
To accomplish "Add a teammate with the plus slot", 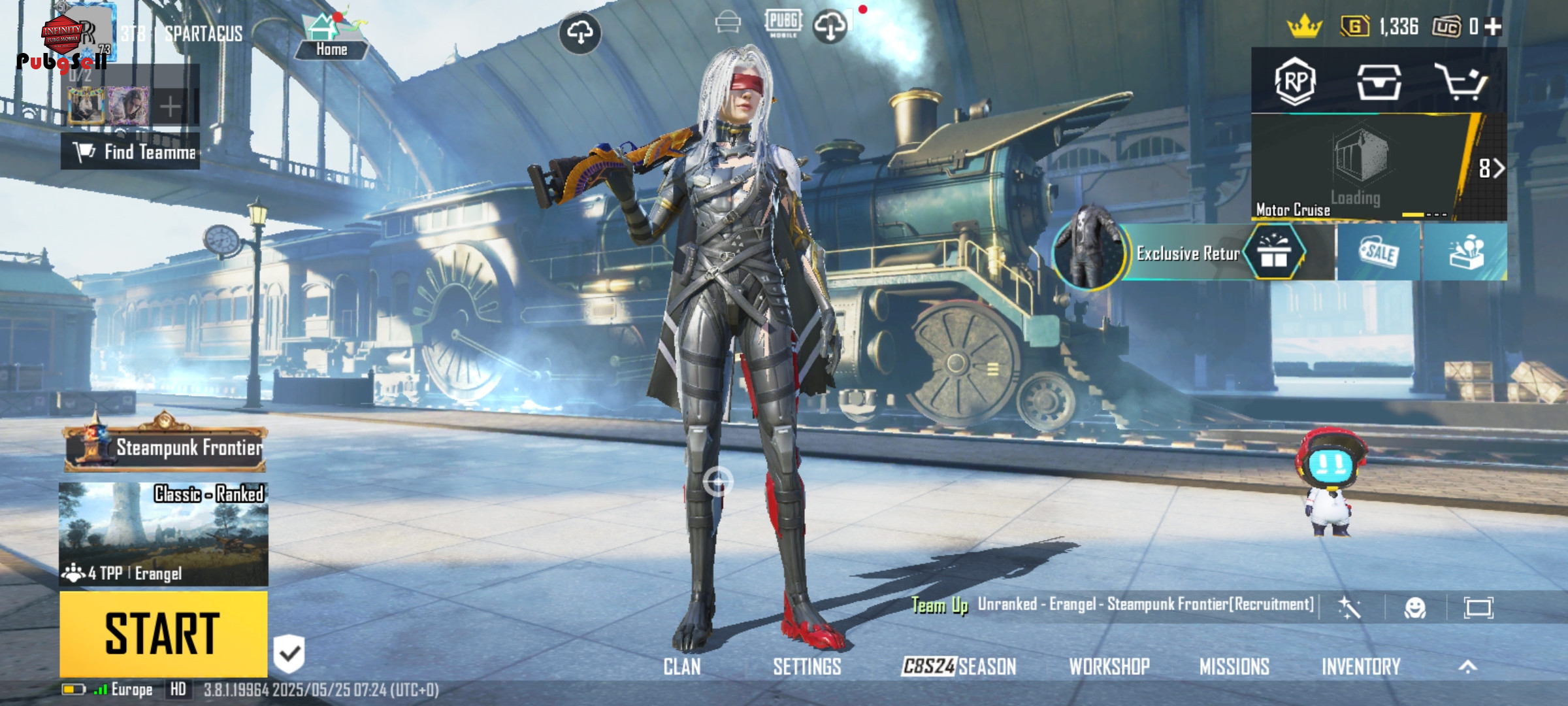I will tap(170, 107).
